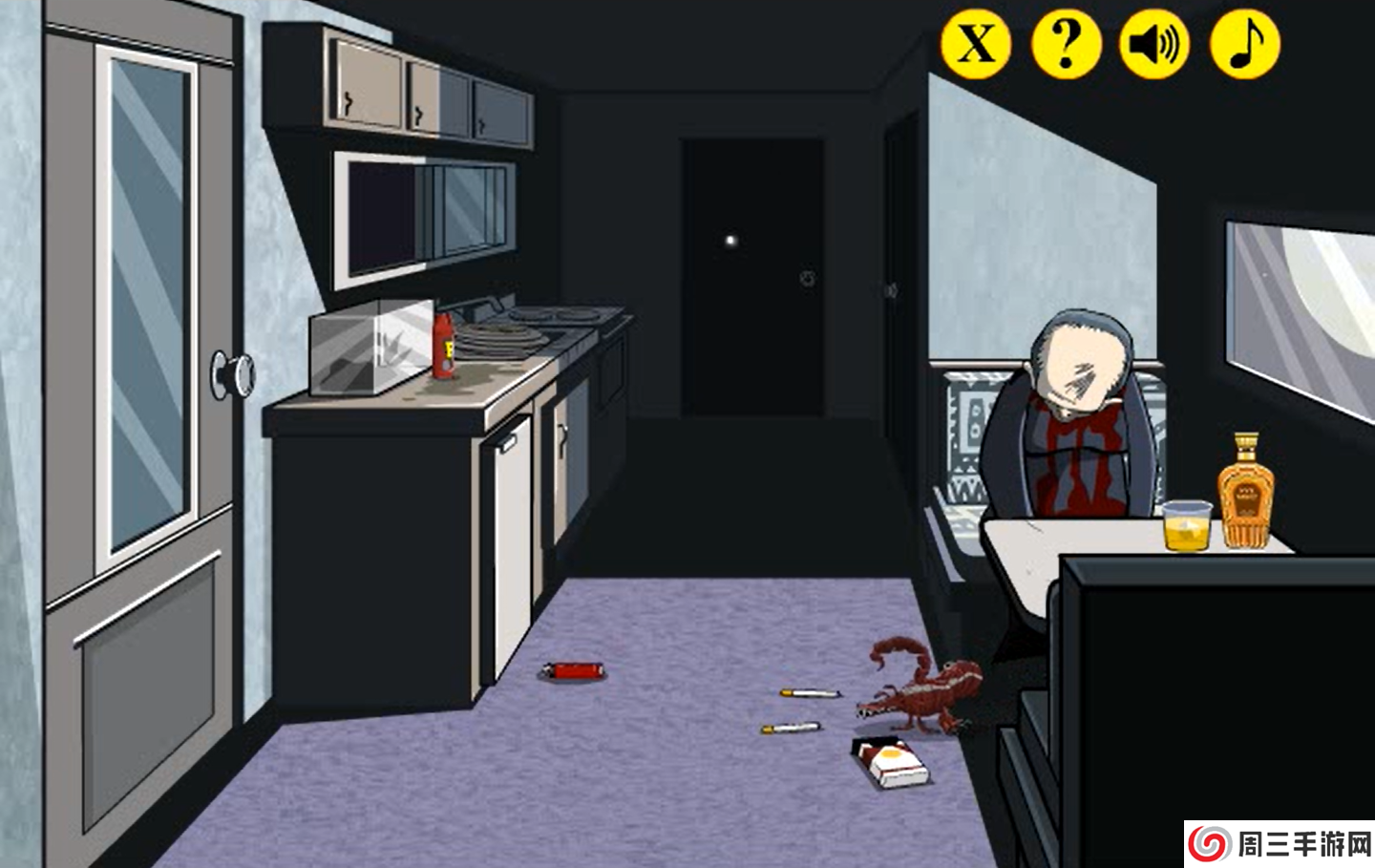Open help with the question mark button
The image size is (1375, 868).
tap(1066, 44)
